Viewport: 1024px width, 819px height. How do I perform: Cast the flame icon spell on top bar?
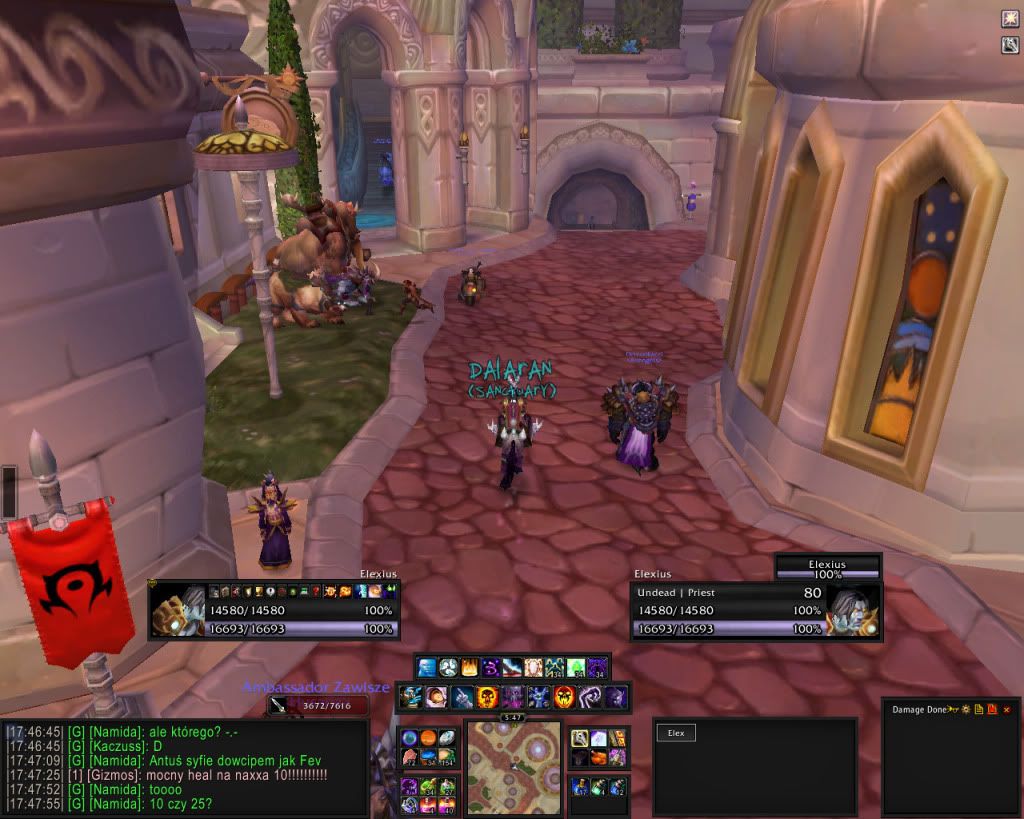point(470,667)
